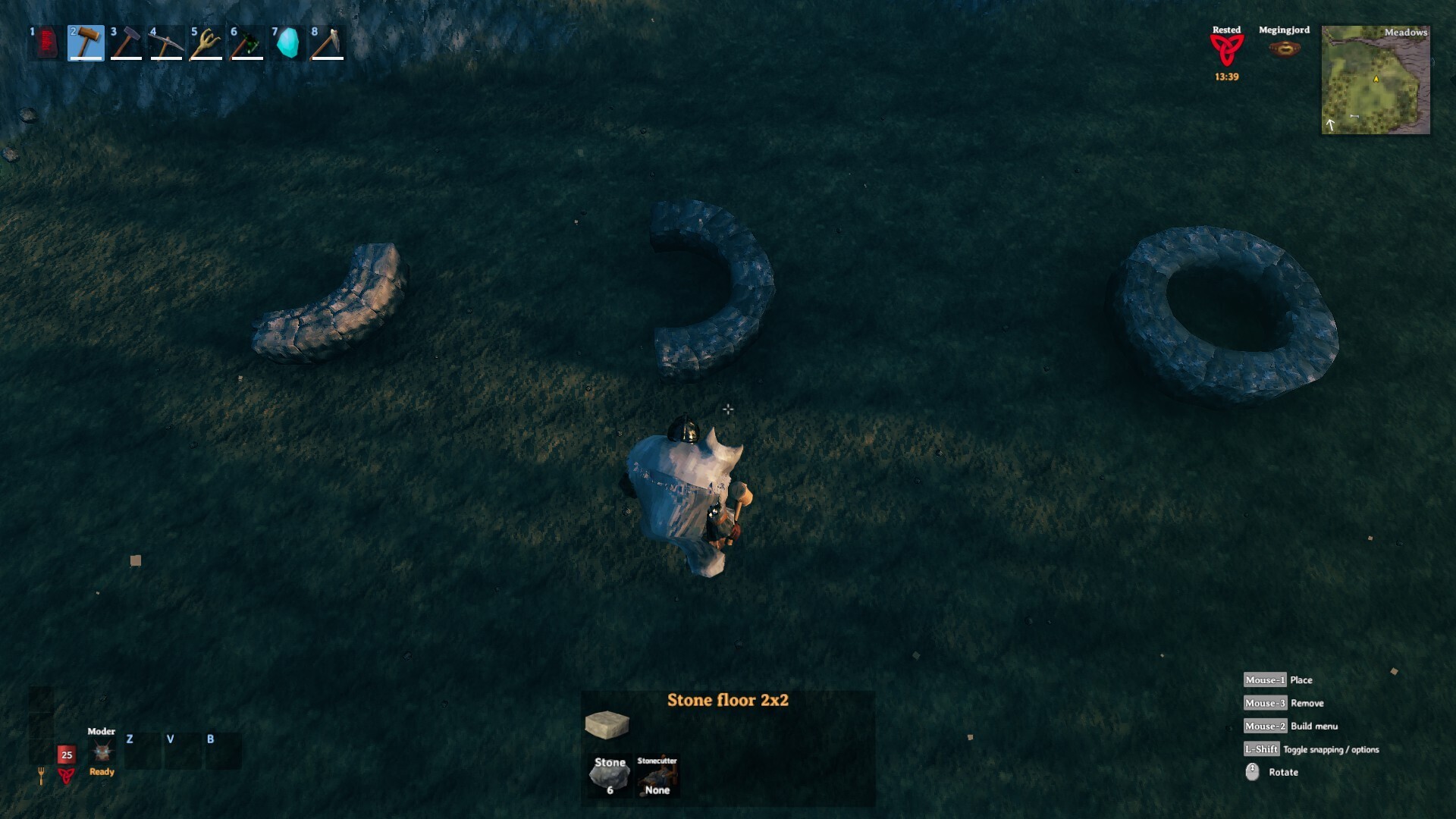Click the Mouse-1 Place hint
Viewport: 1456px width, 819px height.
click(x=1266, y=679)
